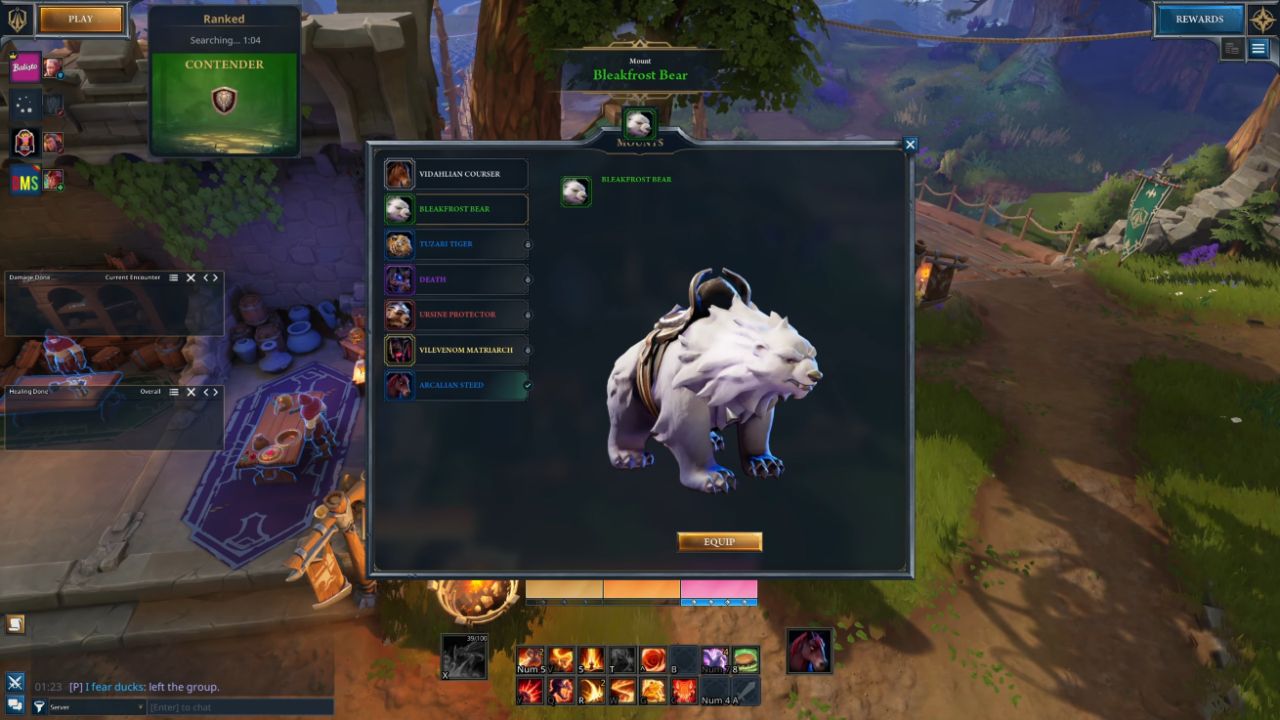The image size is (1280, 720).
Task: Click the checkmark on Arcalian Steed entry
Action: 528,384
